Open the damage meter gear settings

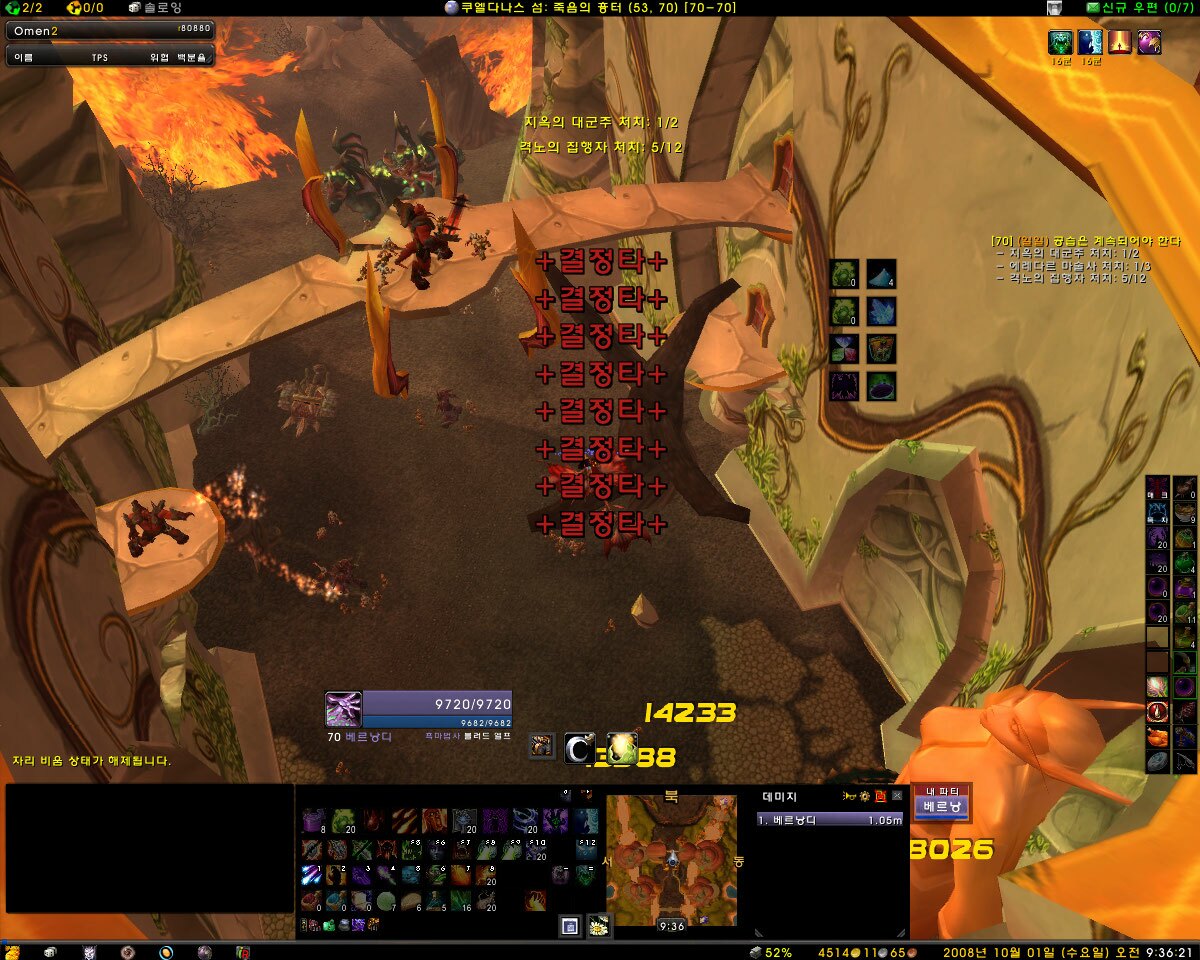point(864,796)
